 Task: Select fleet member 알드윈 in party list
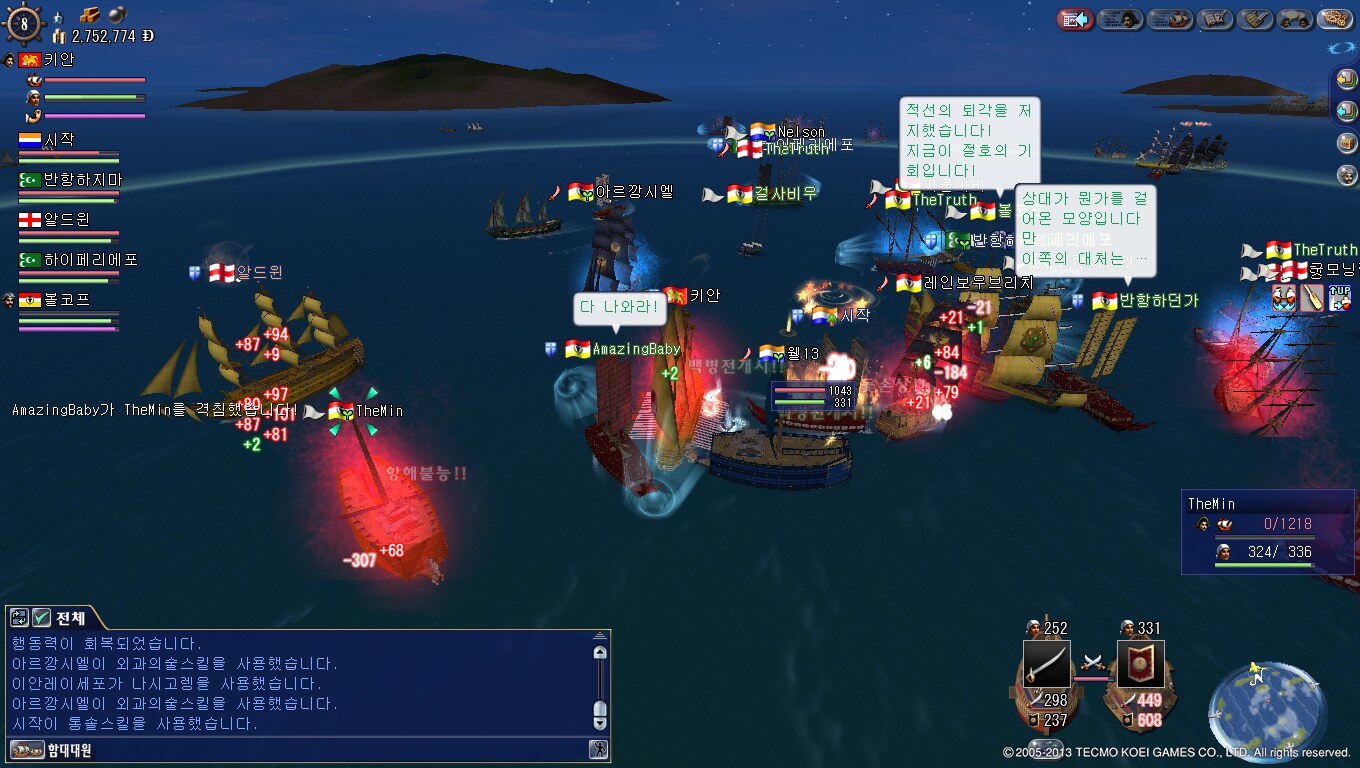point(68,220)
